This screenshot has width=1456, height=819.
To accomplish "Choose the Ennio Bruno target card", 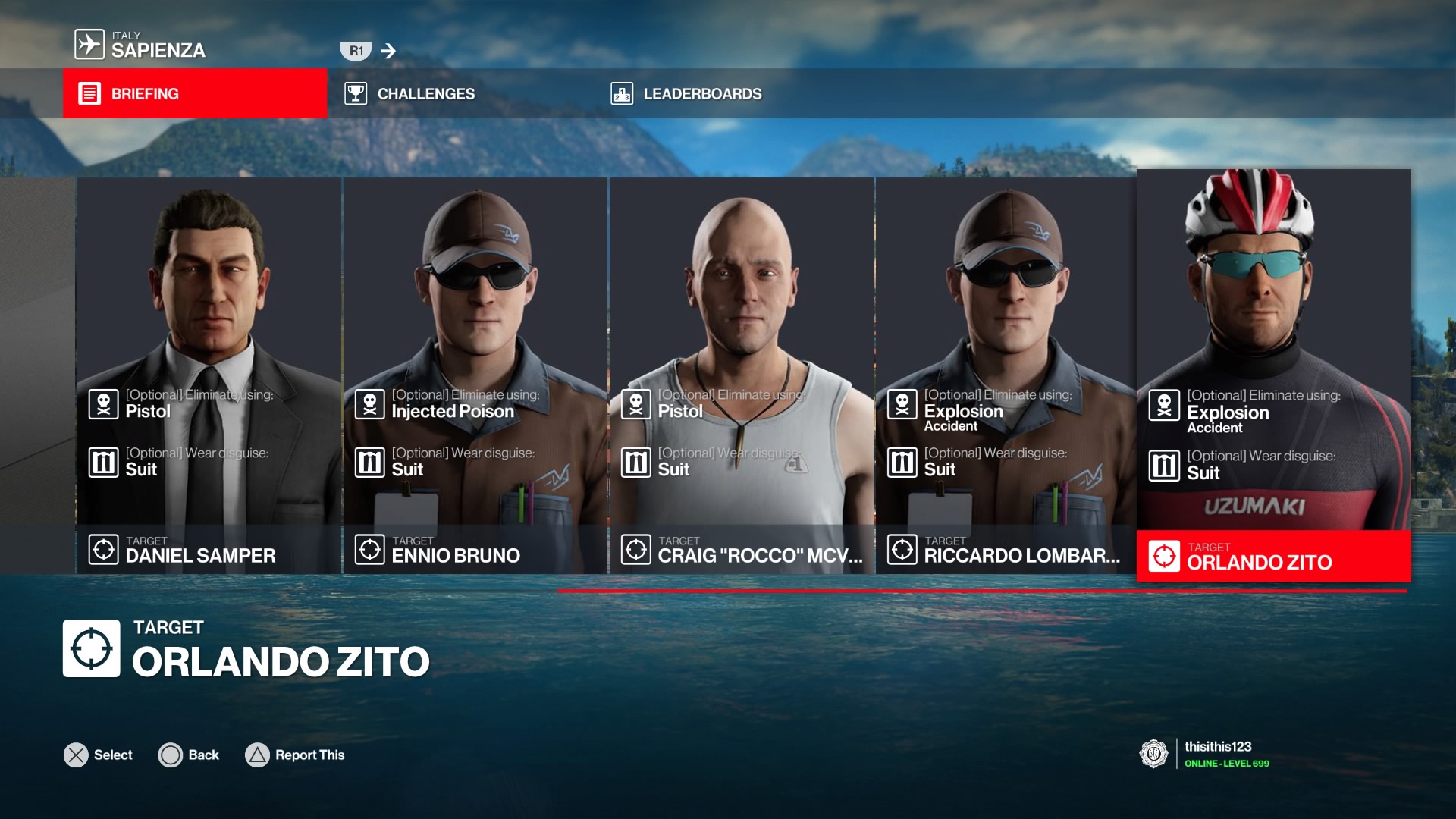I will coord(475,375).
